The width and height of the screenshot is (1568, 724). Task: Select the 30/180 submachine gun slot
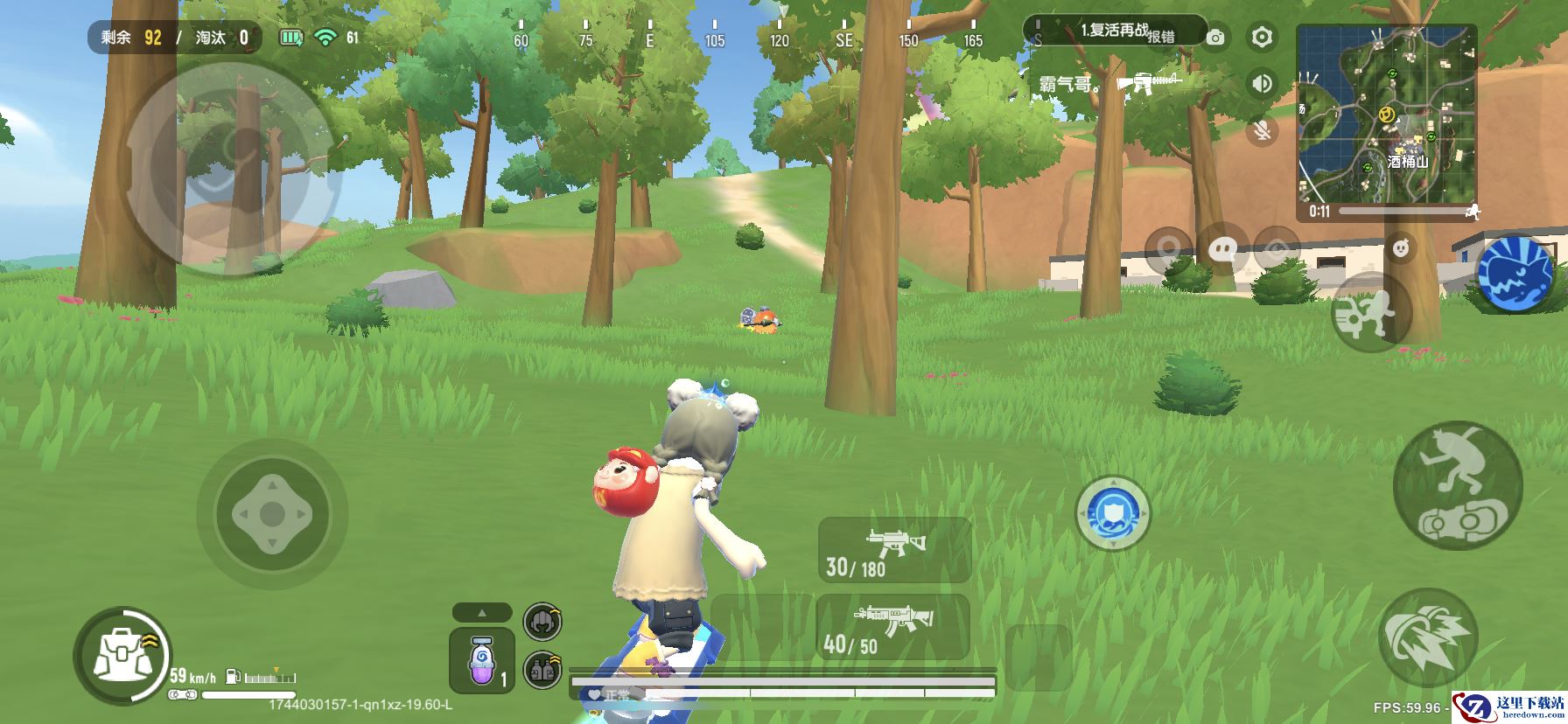pos(893,550)
